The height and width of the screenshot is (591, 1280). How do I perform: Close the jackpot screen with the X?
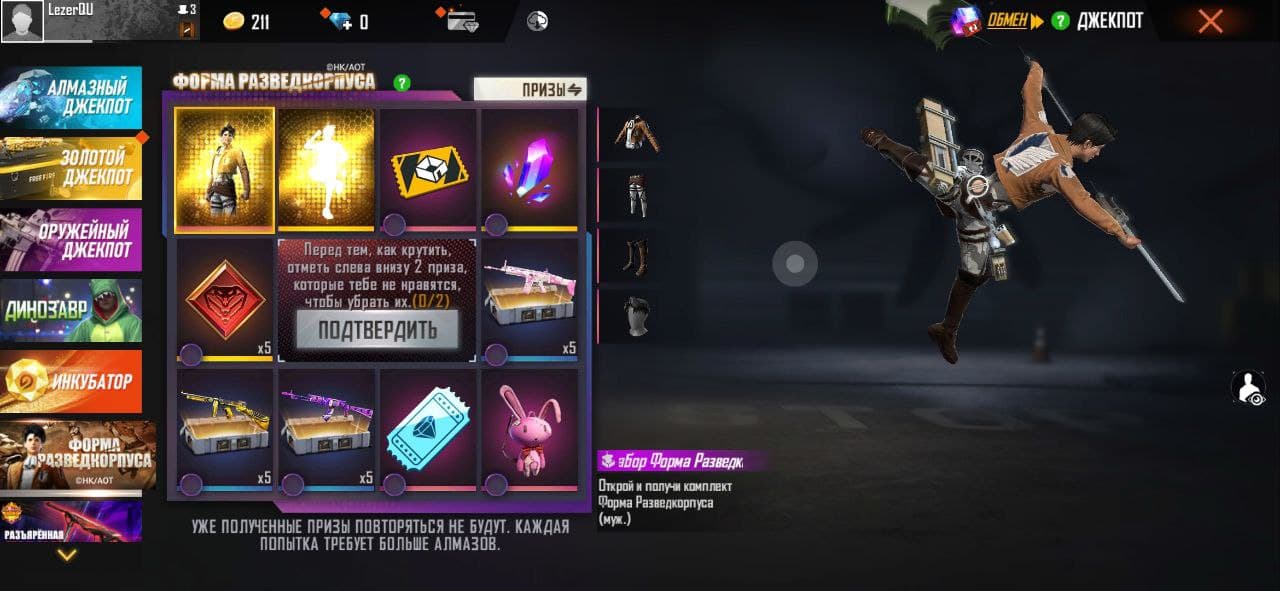pos(1210,21)
